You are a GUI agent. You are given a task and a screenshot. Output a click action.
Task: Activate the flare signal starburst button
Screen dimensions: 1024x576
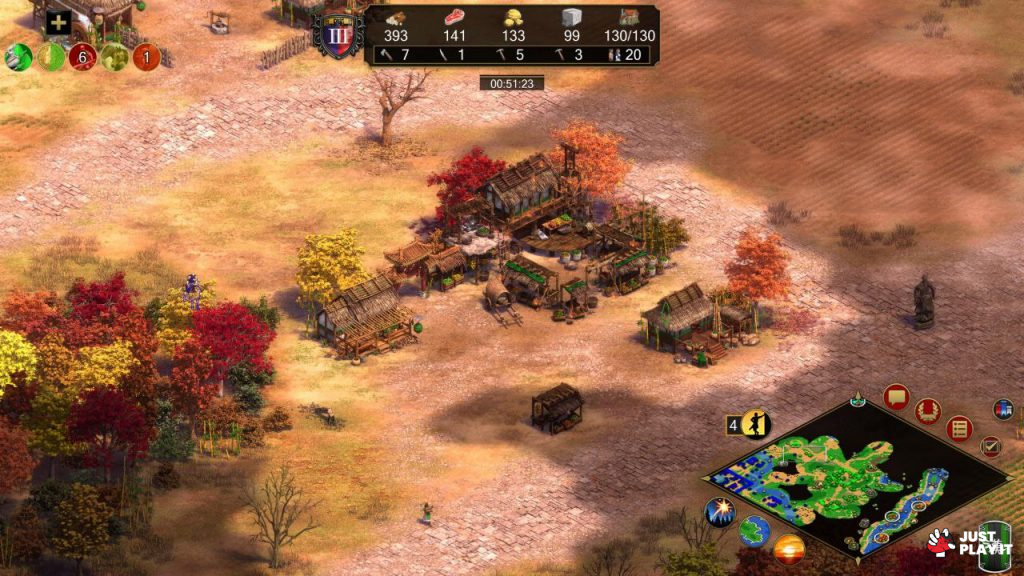[x=720, y=512]
